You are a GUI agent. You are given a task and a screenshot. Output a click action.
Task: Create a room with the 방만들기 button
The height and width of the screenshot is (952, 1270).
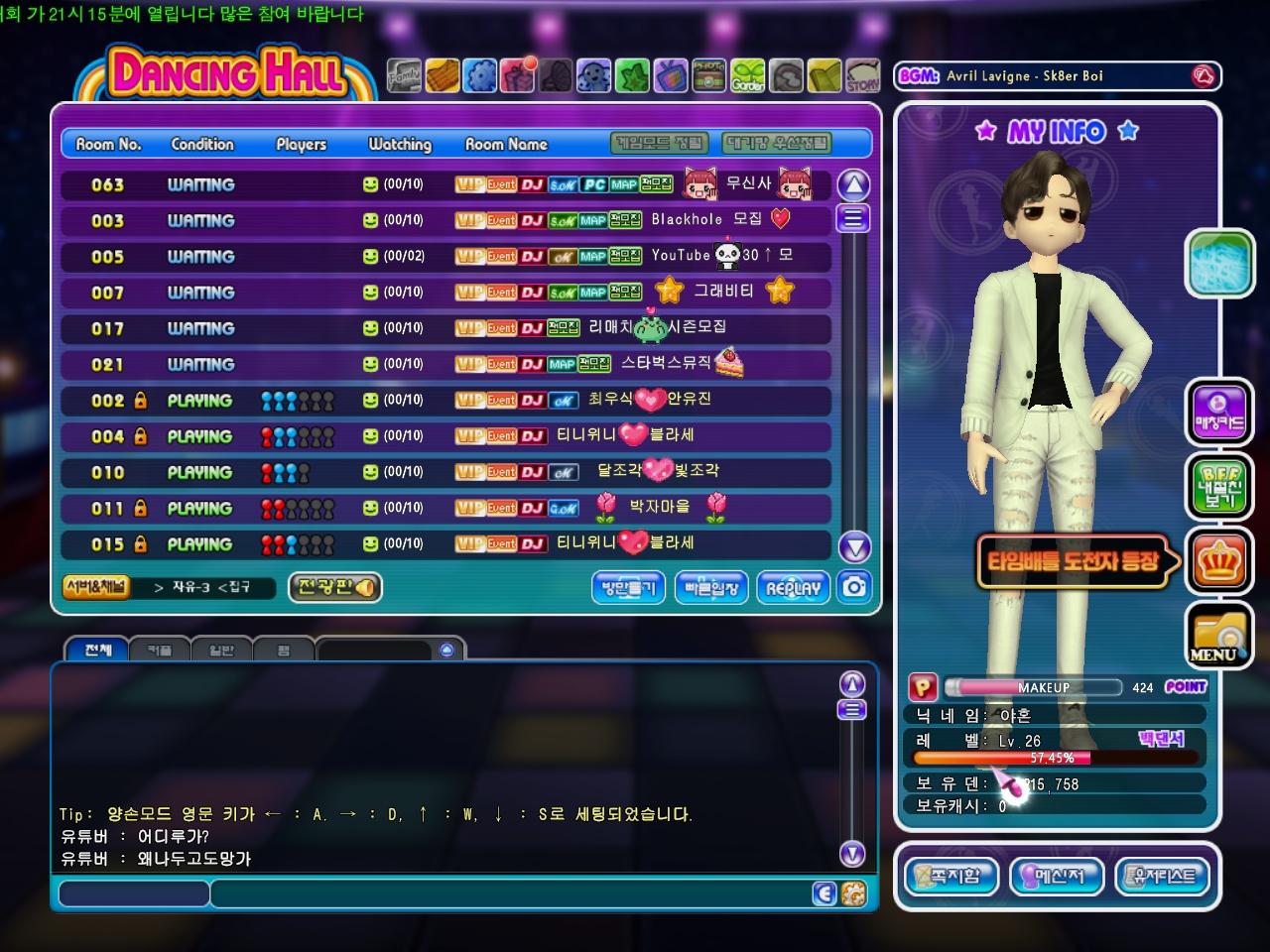628,588
